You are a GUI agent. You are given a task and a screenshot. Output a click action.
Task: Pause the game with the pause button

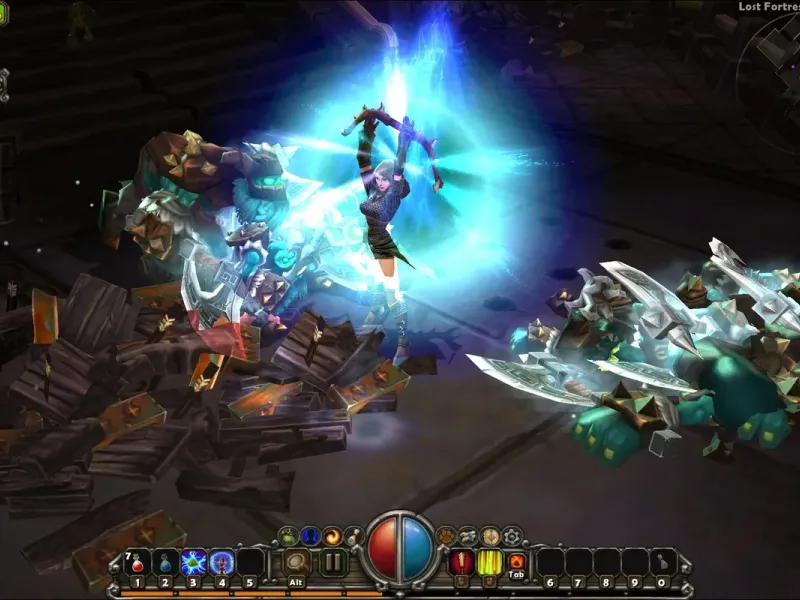coord(333,562)
